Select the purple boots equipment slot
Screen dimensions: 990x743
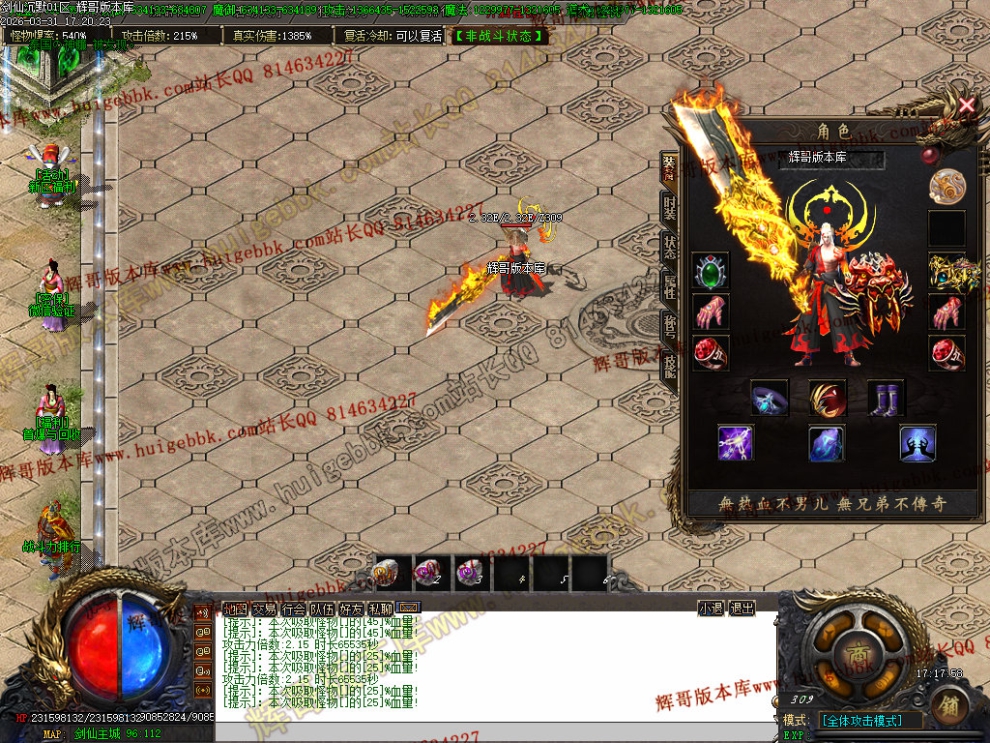(x=886, y=398)
